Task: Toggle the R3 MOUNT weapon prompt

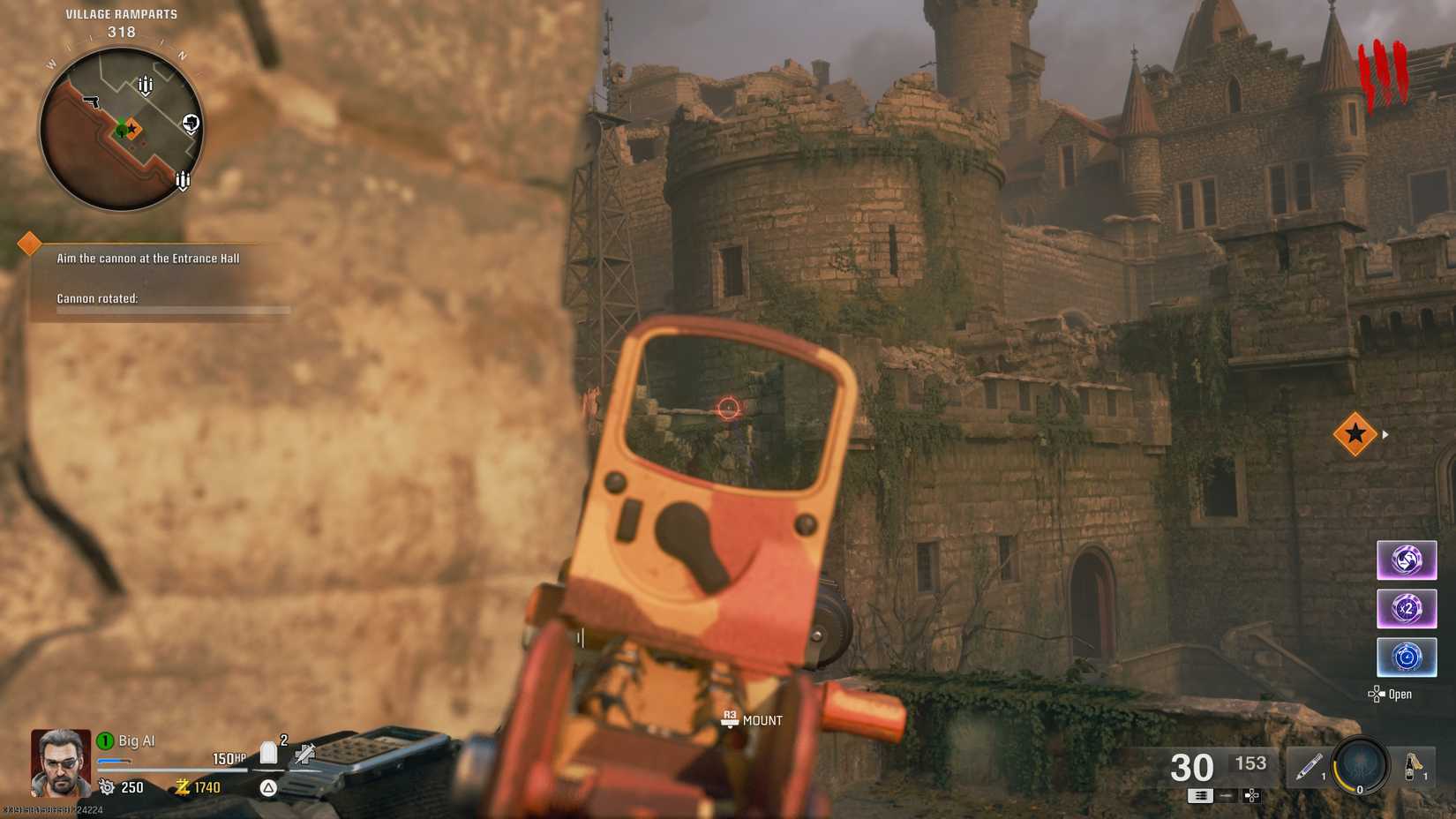Action: point(750,720)
